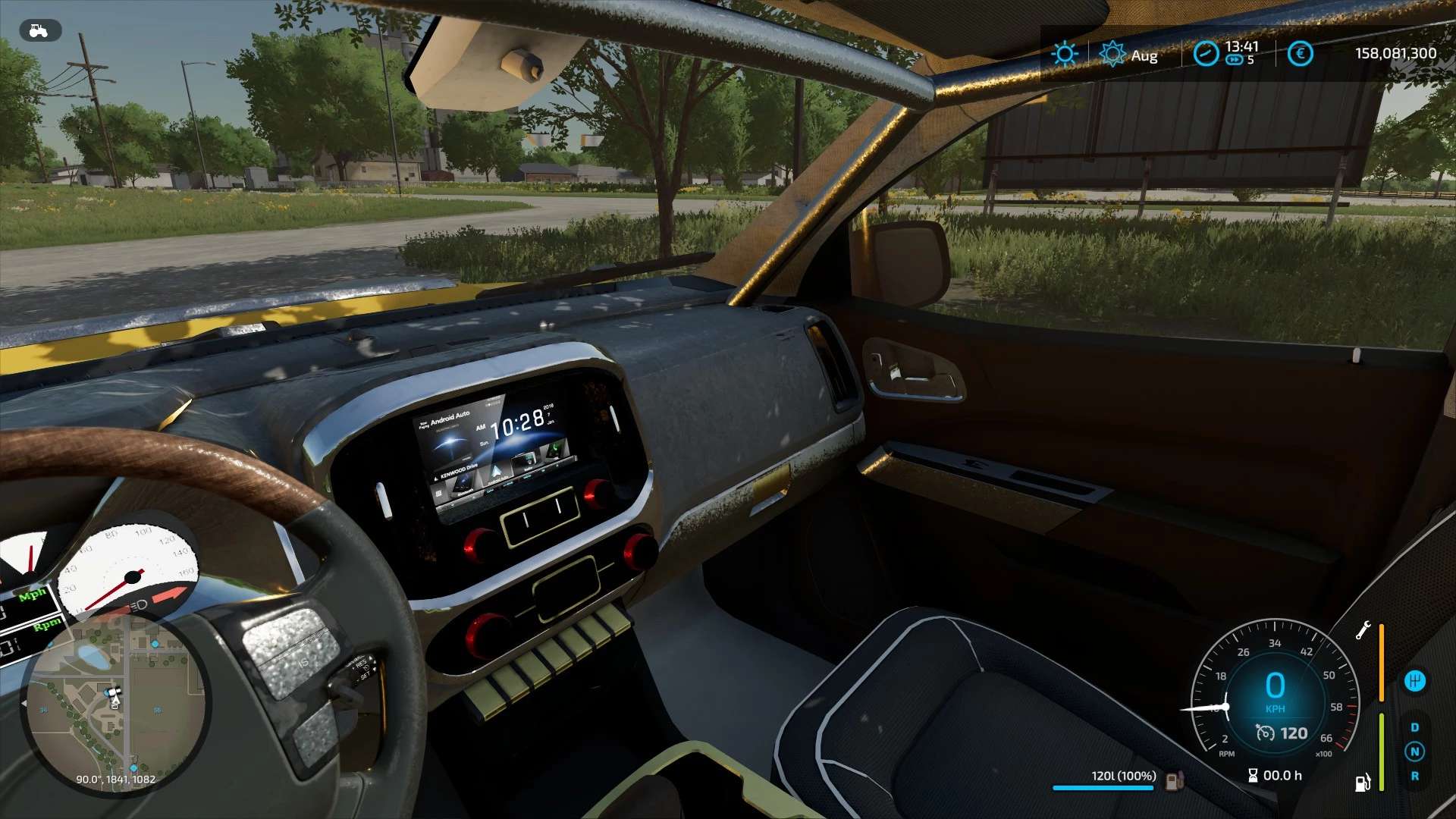
Task: Click the tractor icon in the top corner
Action: coord(39,31)
